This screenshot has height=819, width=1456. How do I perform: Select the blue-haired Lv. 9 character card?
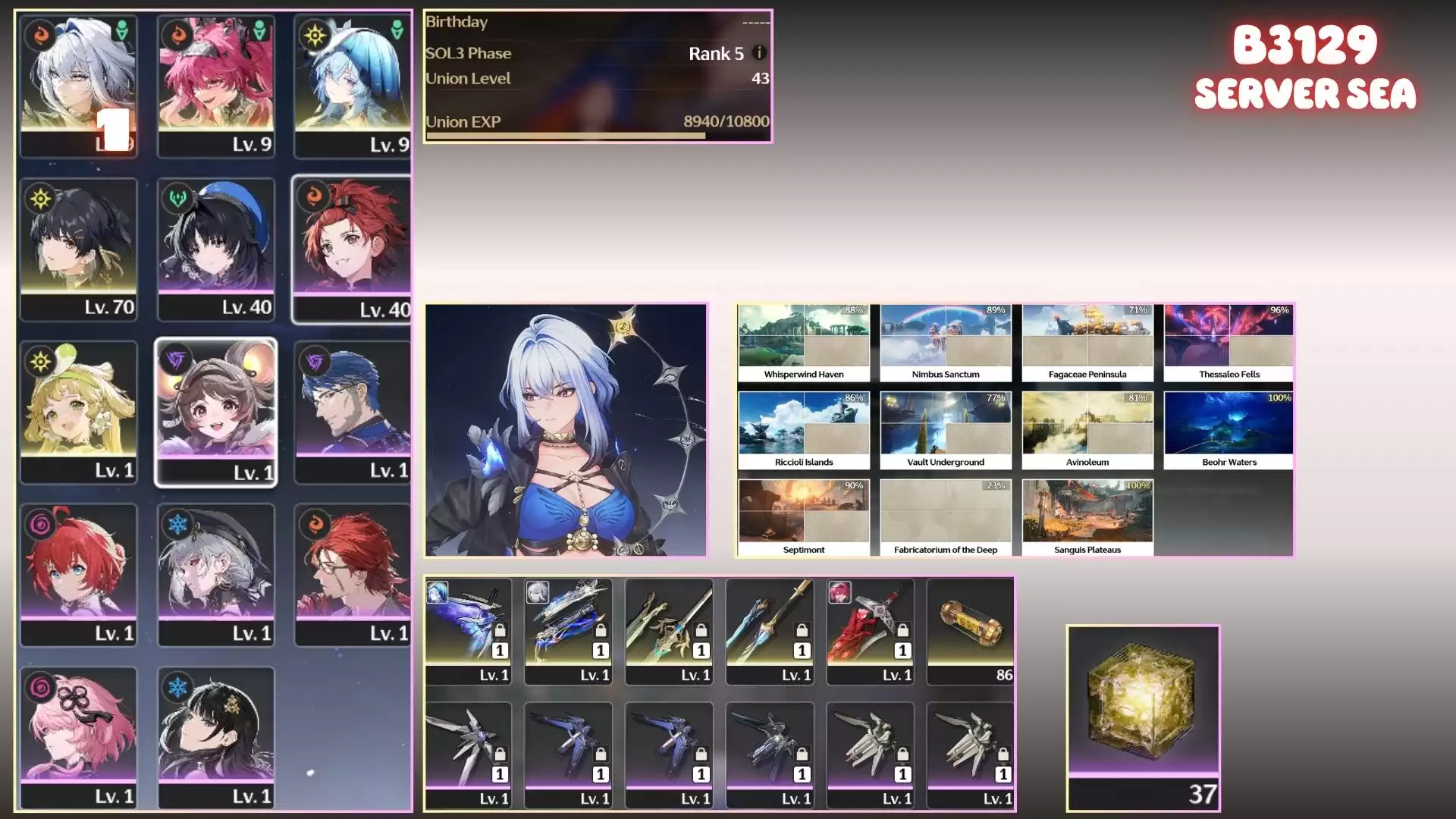click(x=352, y=85)
